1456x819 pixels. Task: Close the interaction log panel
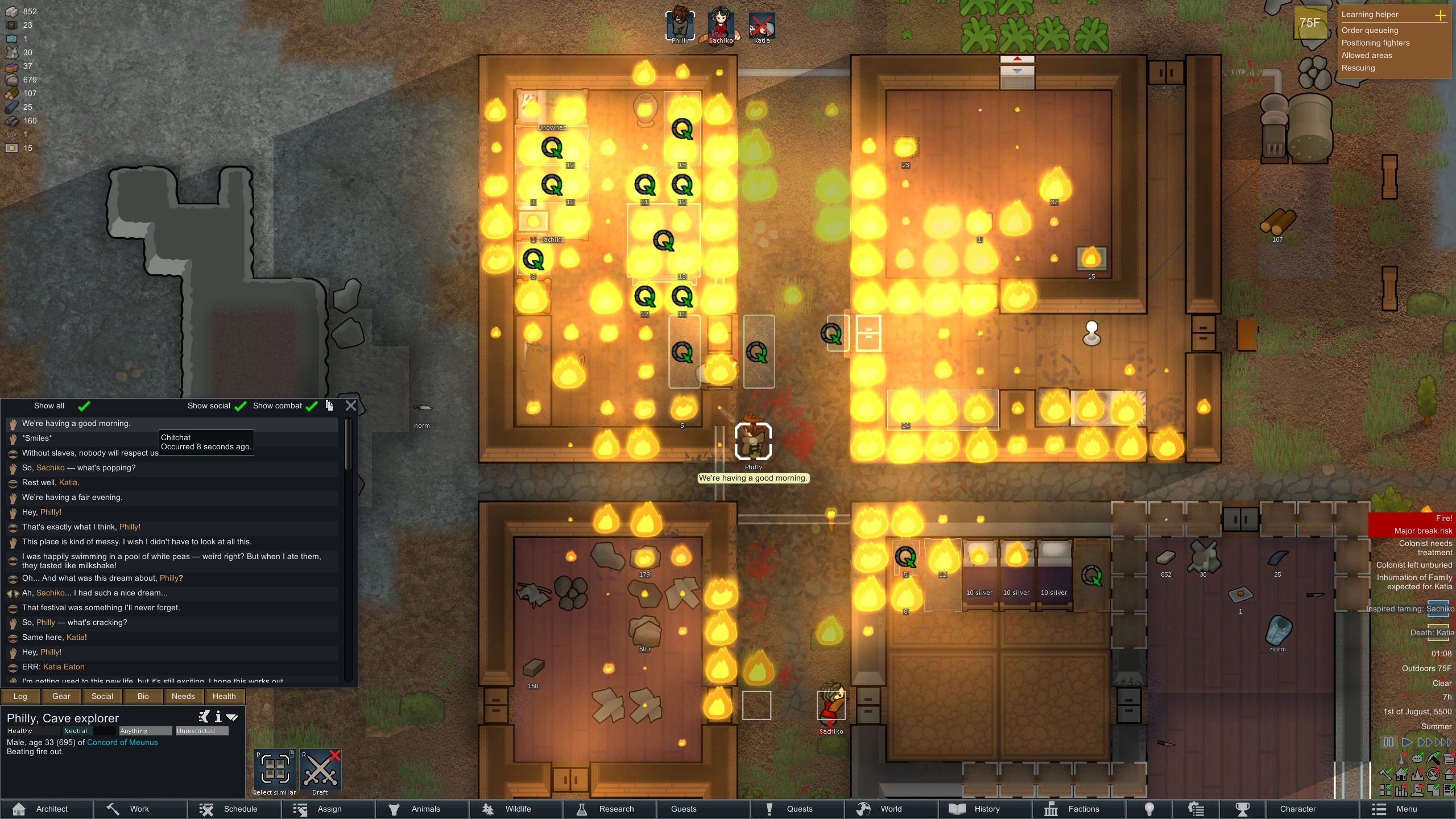pyautogui.click(x=351, y=406)
